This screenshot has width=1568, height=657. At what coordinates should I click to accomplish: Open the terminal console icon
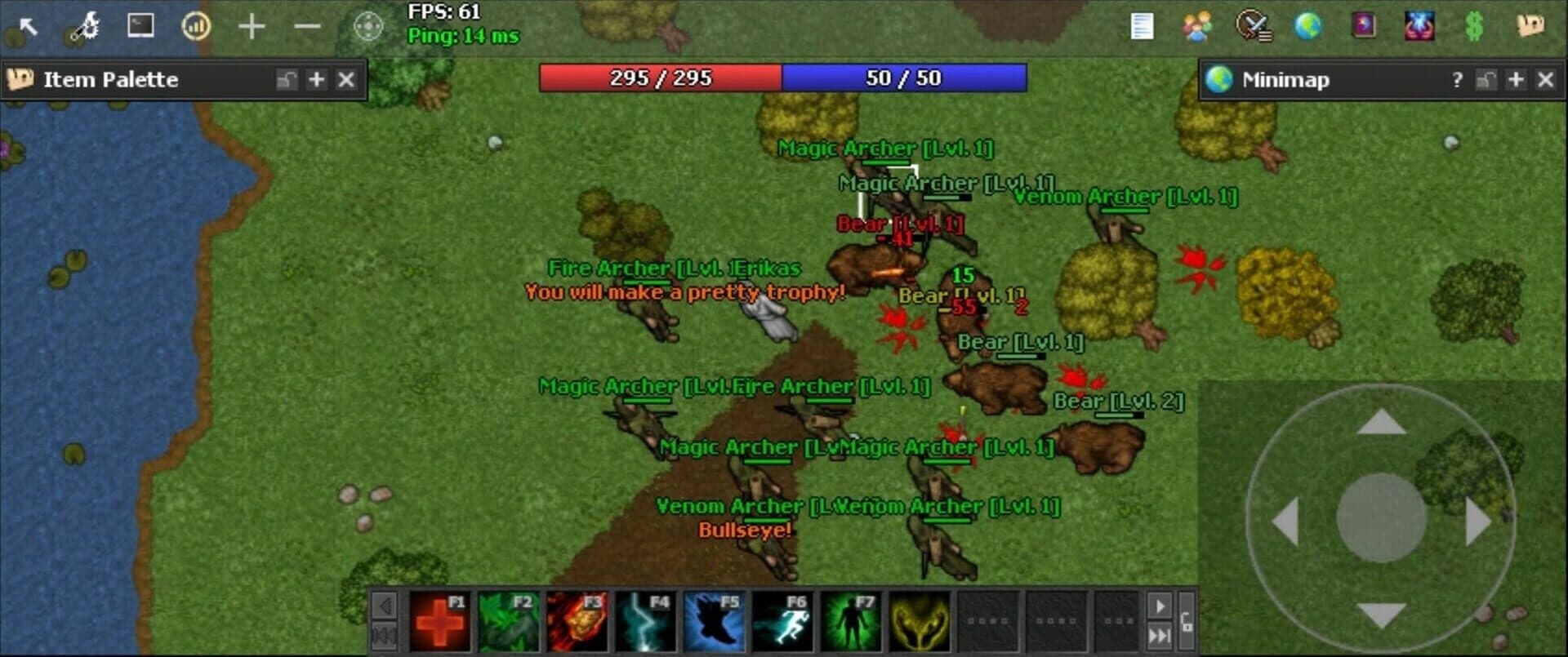pyautogui.click(x=139, y=27)
